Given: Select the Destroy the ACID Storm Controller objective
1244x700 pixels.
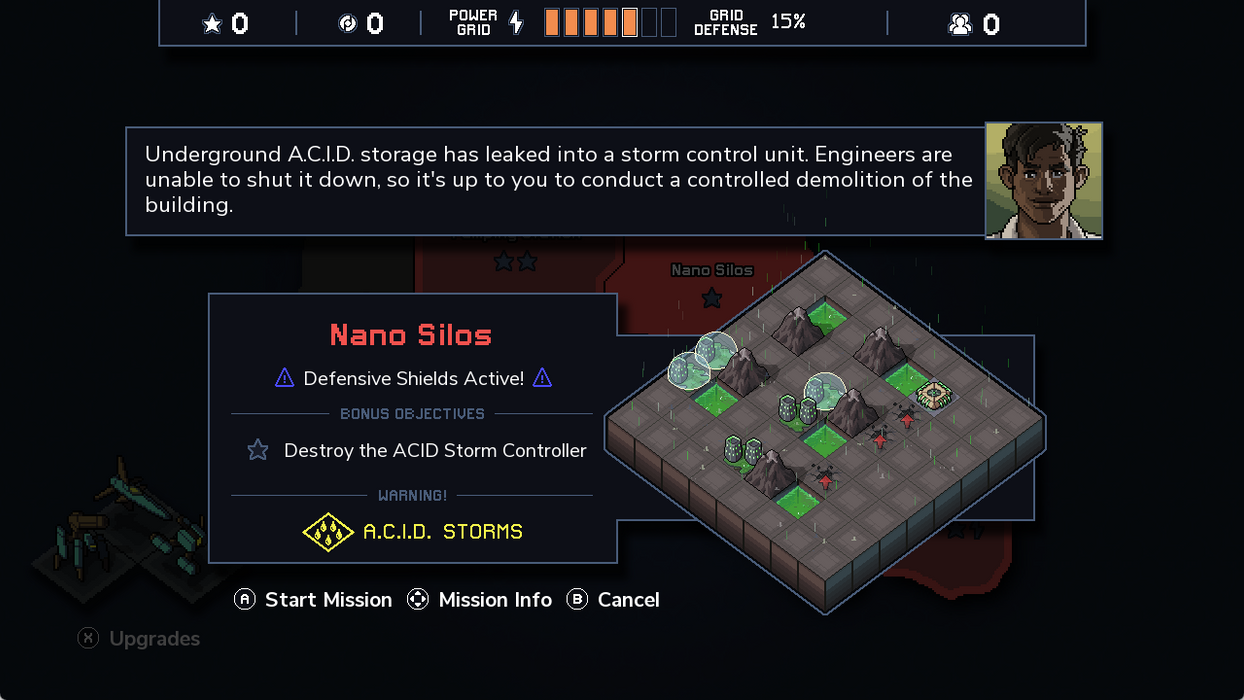Looking at the screenshot, I should (417, 451).
